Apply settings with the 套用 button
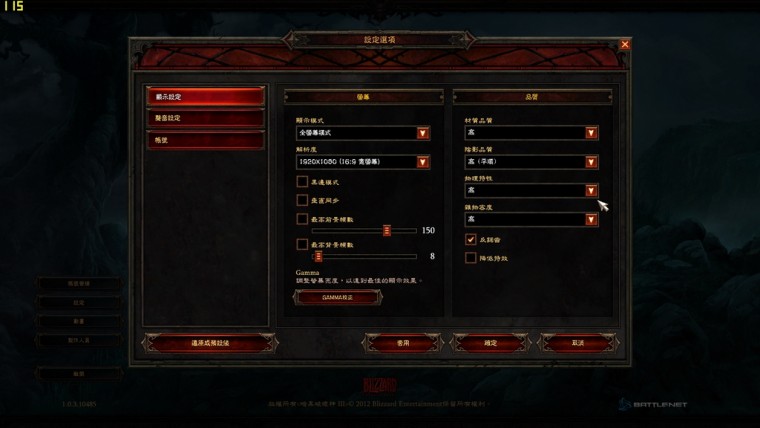The height and width of the screenshot is (428, 760). [x=402, y=343]
